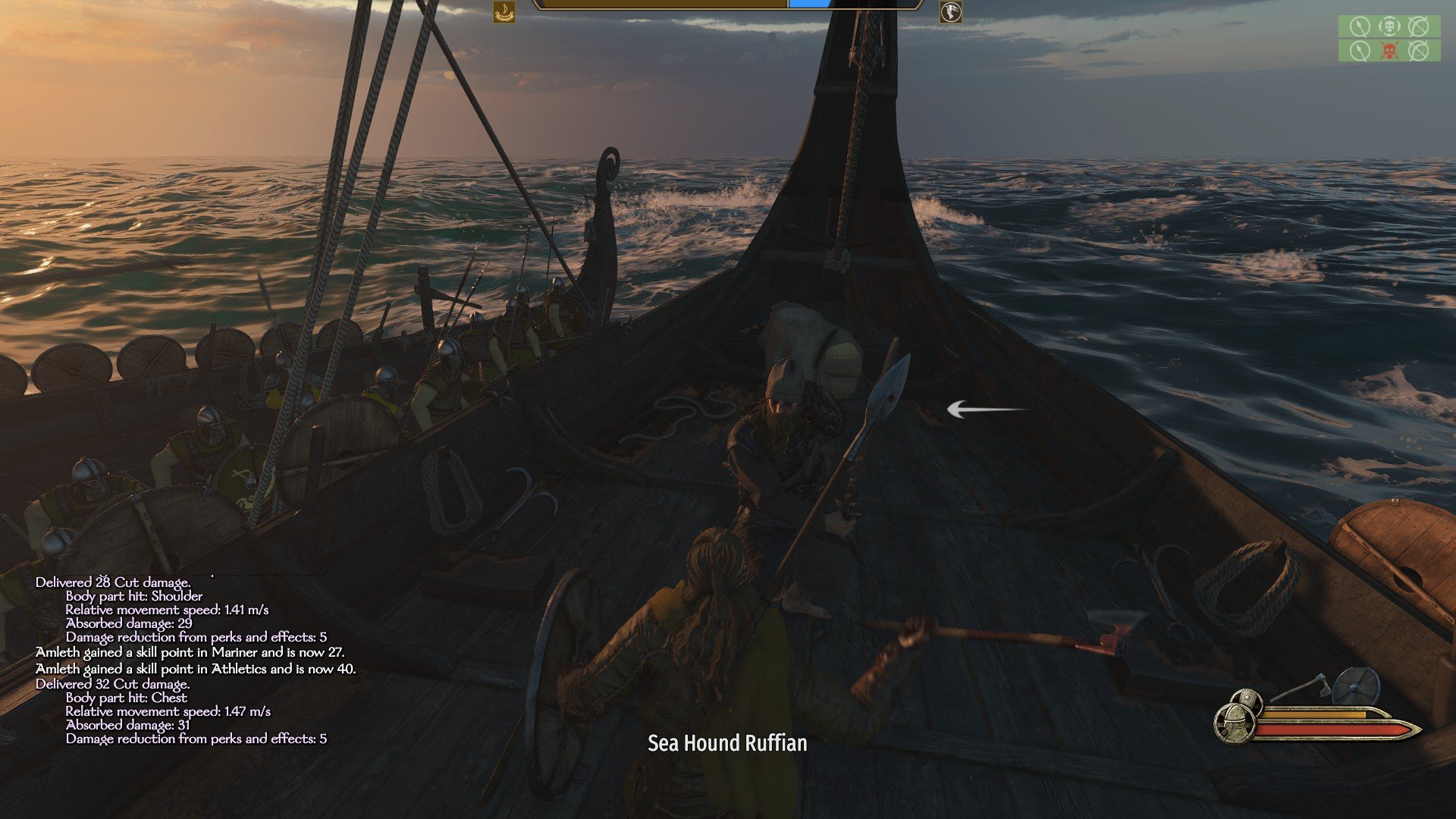This screenshot has height=819, width=1456.
Task: Select the red skull crossed-arrows icon
Action: pyautogui.click(x=1389, y=51)
